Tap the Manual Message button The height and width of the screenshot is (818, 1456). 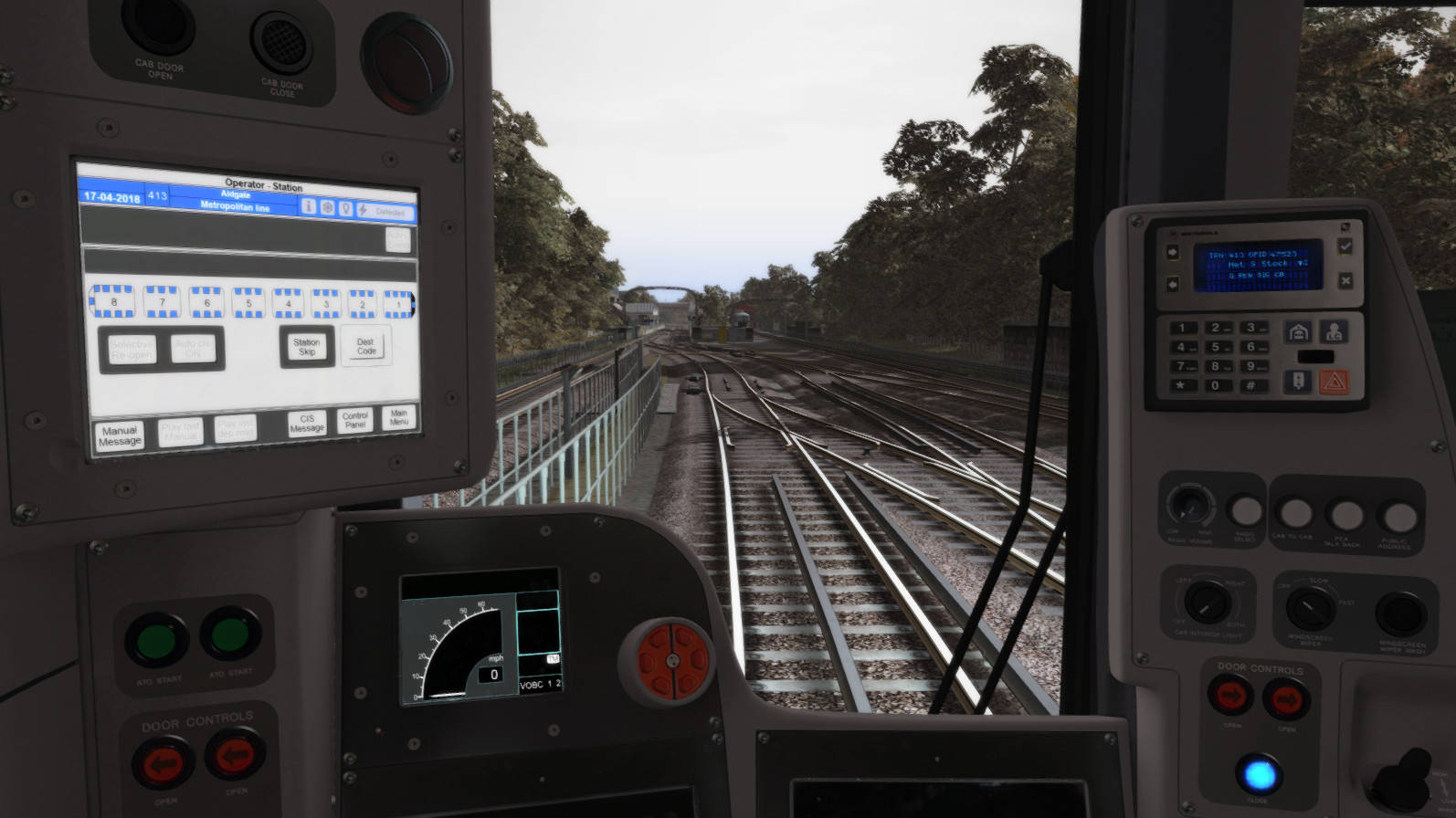point(120,436)
